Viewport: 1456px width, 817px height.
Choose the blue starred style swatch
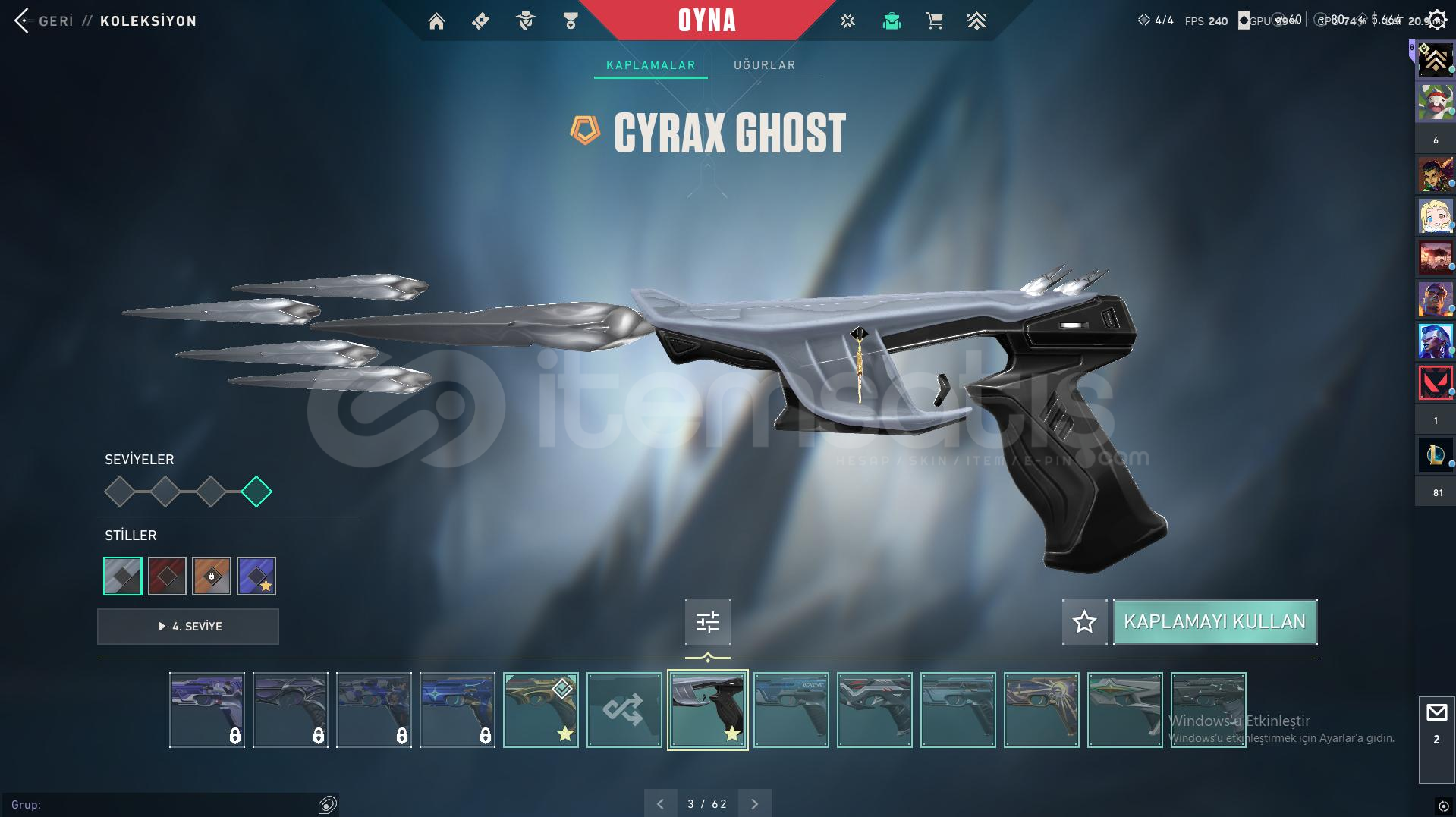(x=256, y=577)
